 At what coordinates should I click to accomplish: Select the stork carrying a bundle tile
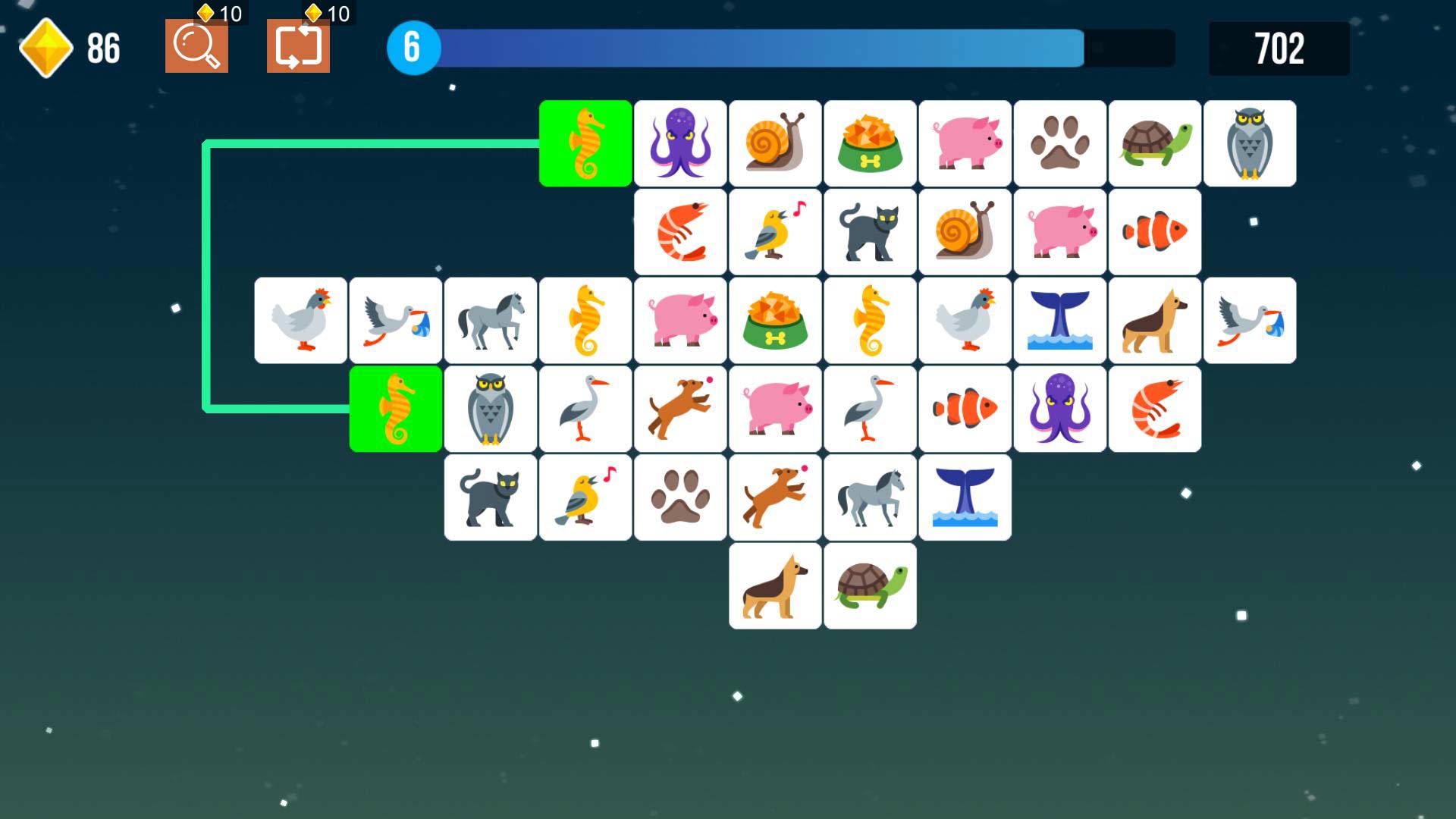coord(395,319)
